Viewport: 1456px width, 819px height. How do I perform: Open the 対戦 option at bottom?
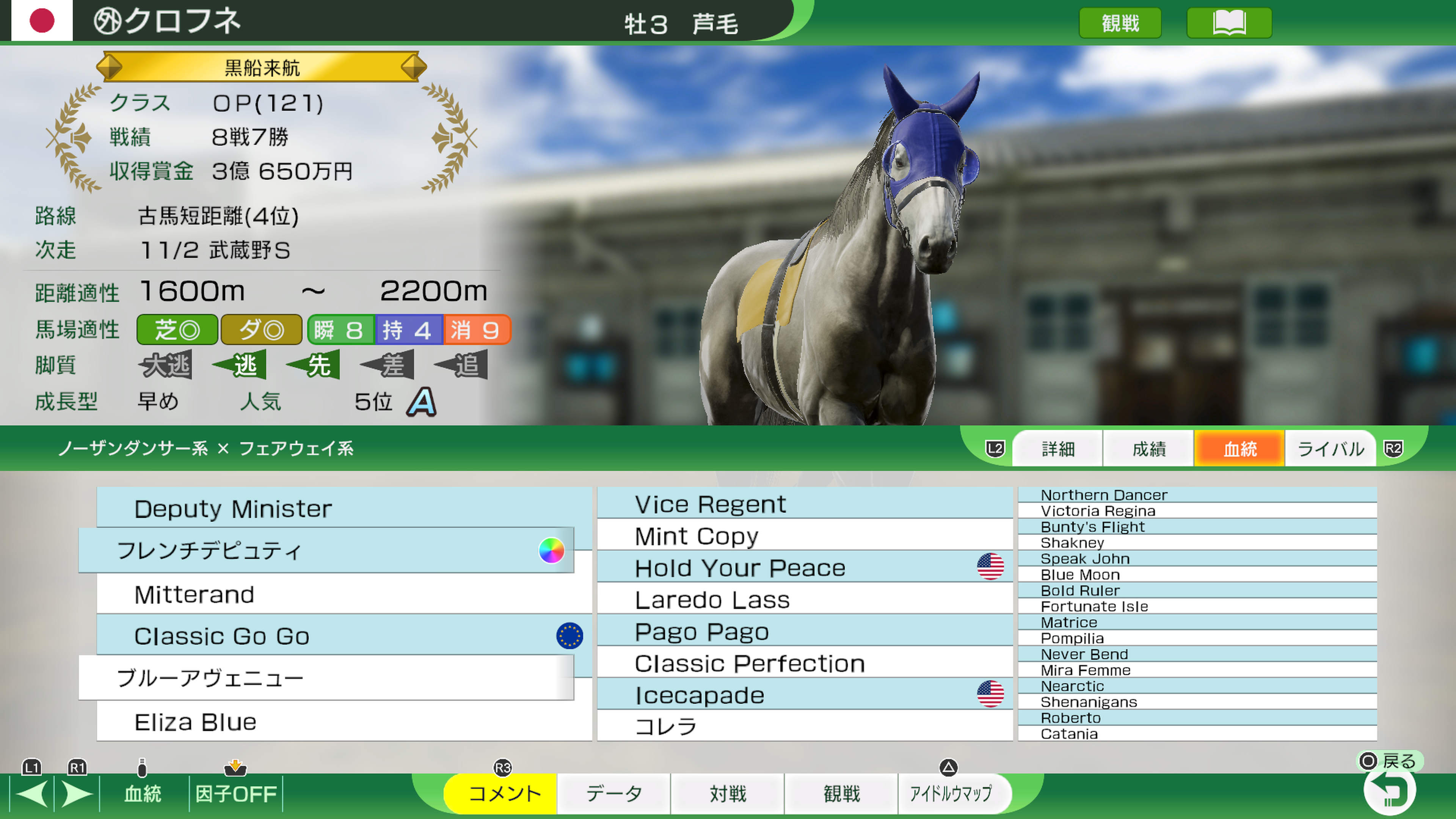728,794
